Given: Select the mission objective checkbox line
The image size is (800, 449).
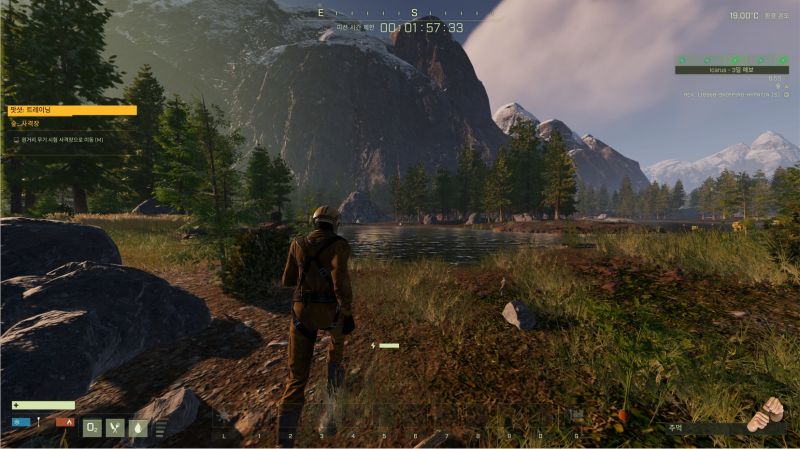Looking at the screenshot, I should pyautogui.click(x=60, y=140).
